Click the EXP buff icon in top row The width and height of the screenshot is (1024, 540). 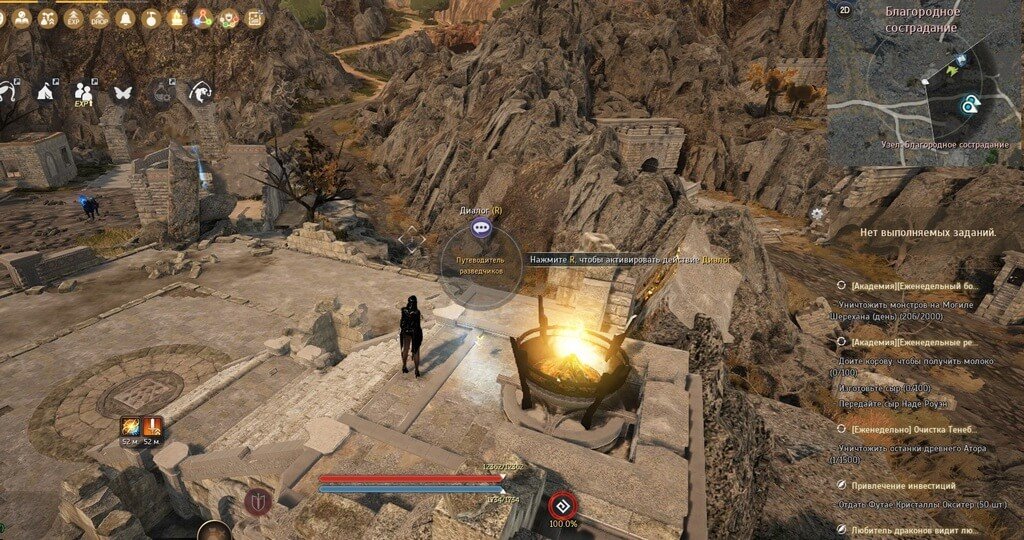tap(72, 18)
